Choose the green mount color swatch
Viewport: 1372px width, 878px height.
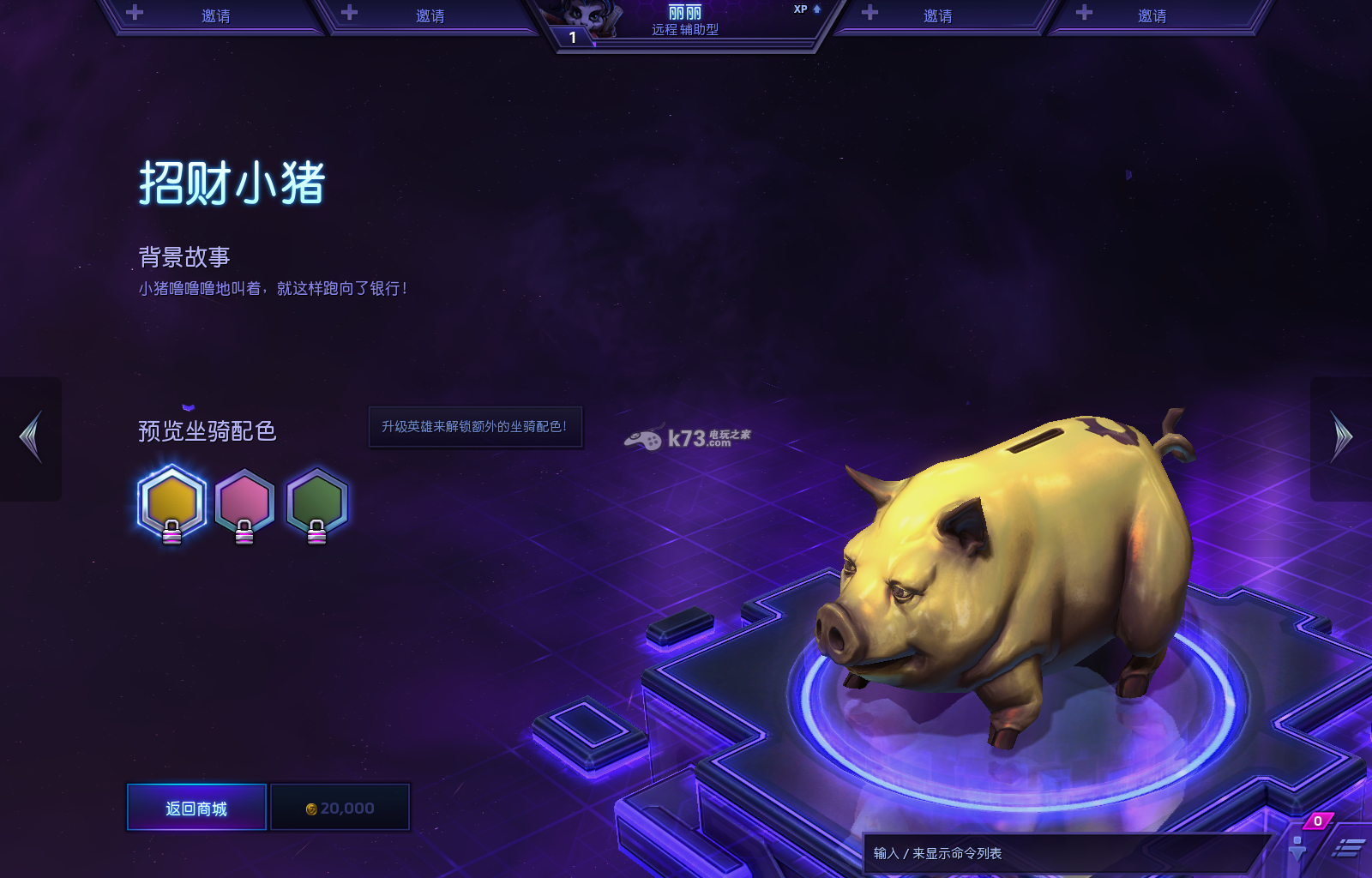(316, 502)
